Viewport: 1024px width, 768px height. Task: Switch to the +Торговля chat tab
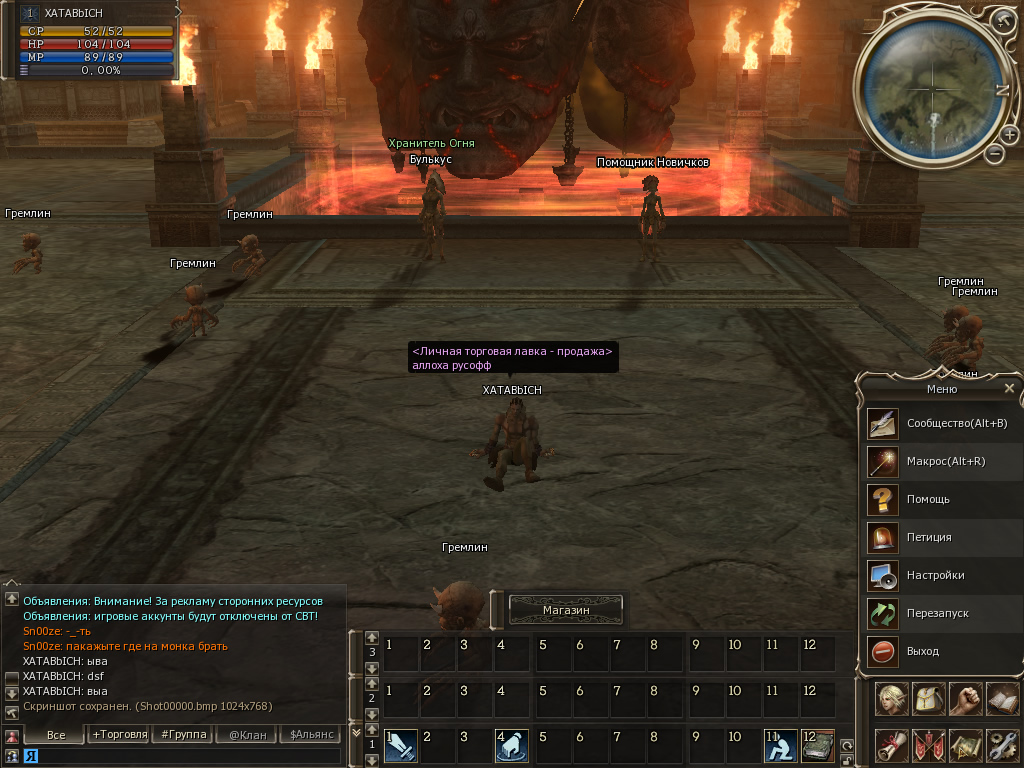119,735
